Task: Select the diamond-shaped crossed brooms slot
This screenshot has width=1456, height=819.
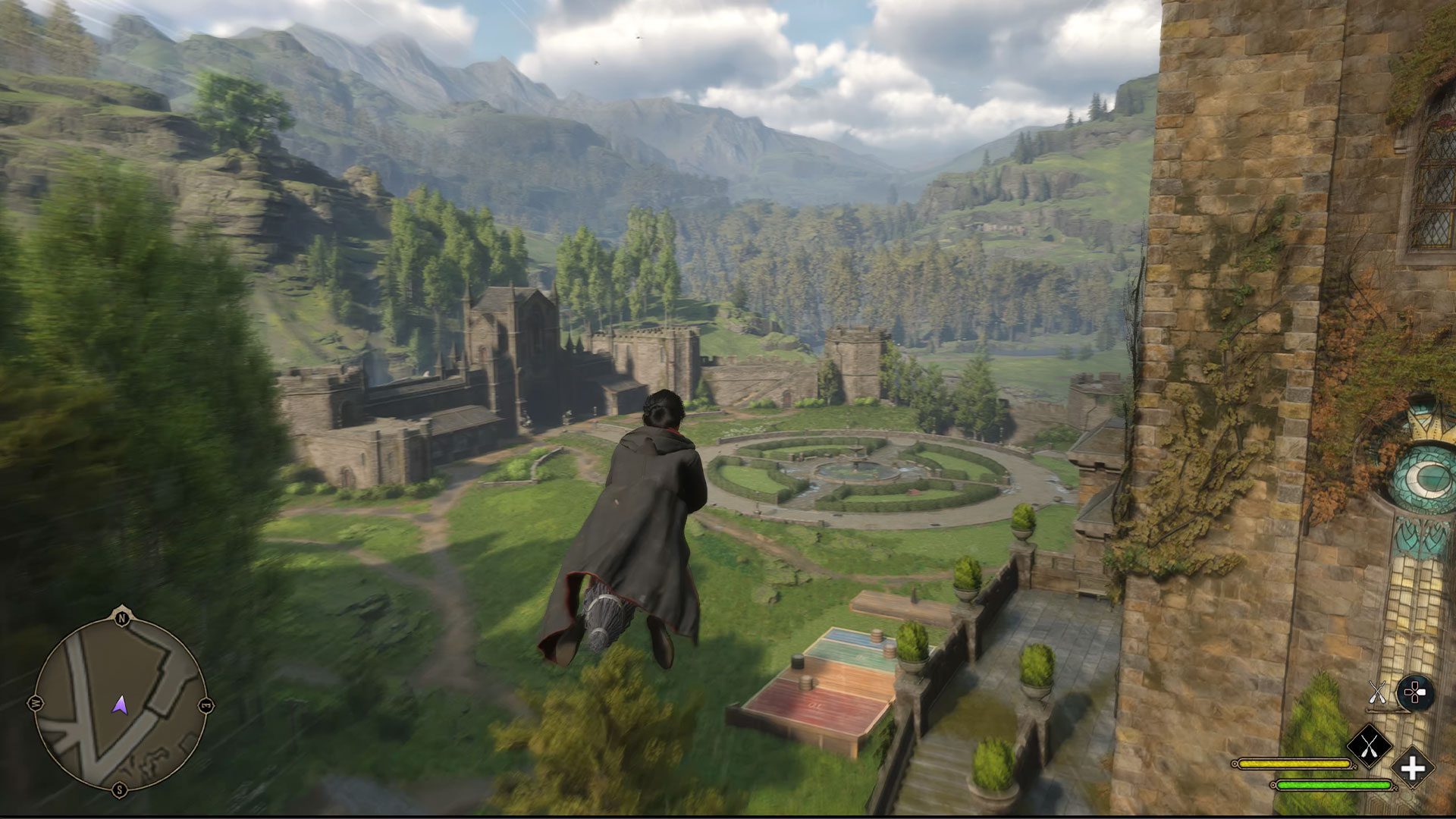Action: click(1369, 746)
